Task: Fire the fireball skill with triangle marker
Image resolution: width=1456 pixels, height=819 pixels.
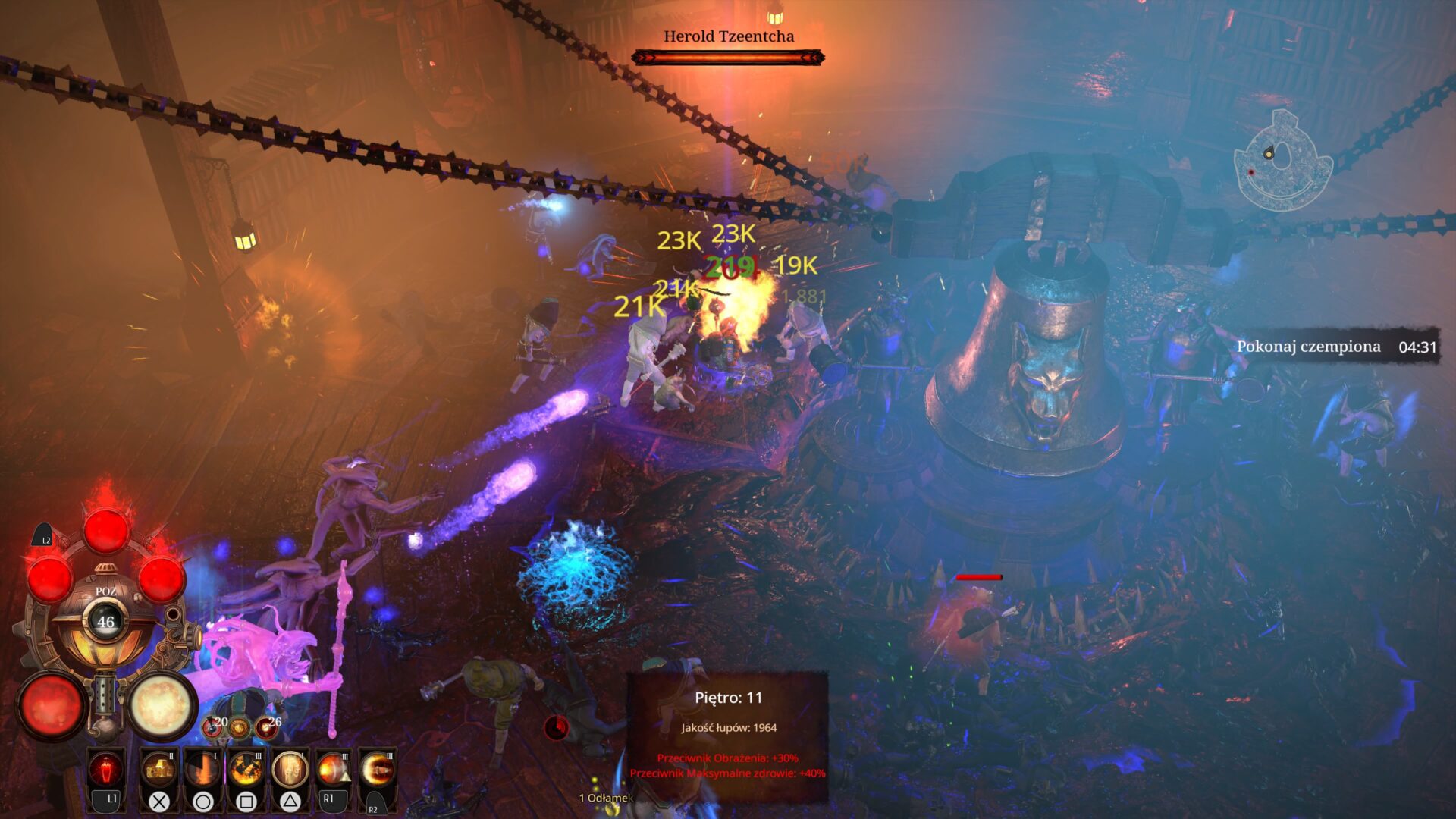Action: click(x=334, y=770)
